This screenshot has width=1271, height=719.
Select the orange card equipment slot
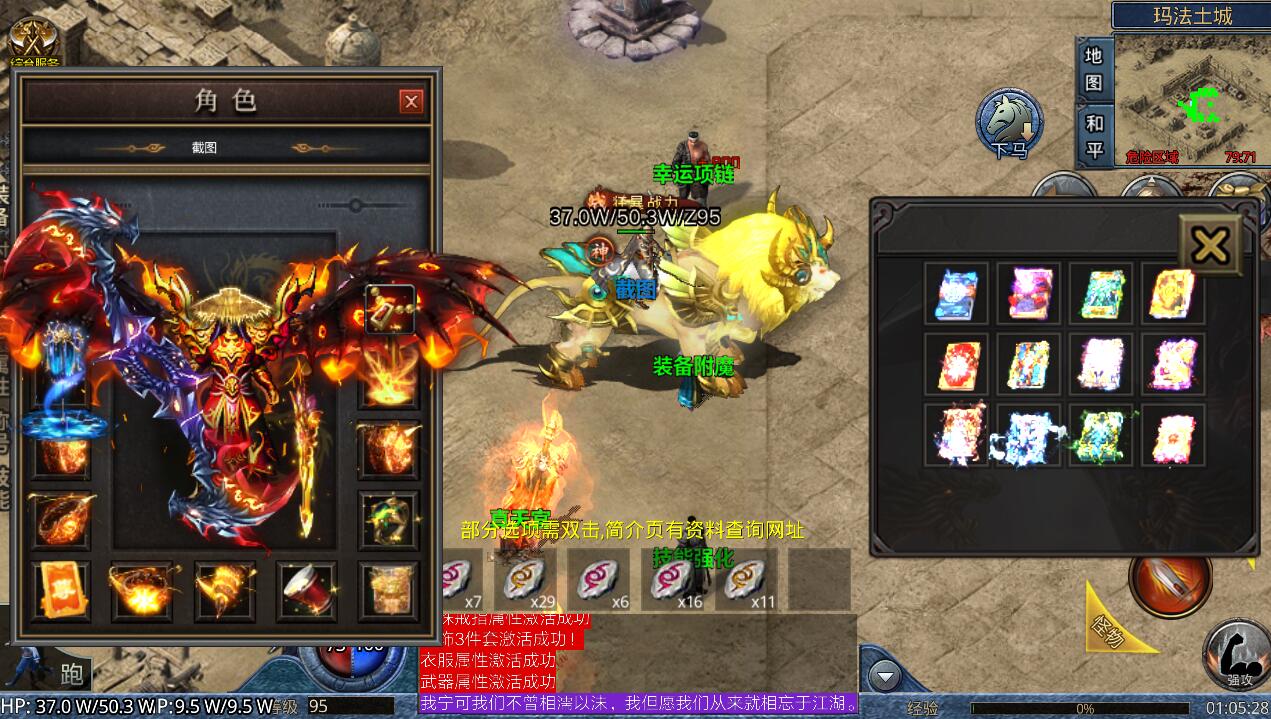[60, 591]
